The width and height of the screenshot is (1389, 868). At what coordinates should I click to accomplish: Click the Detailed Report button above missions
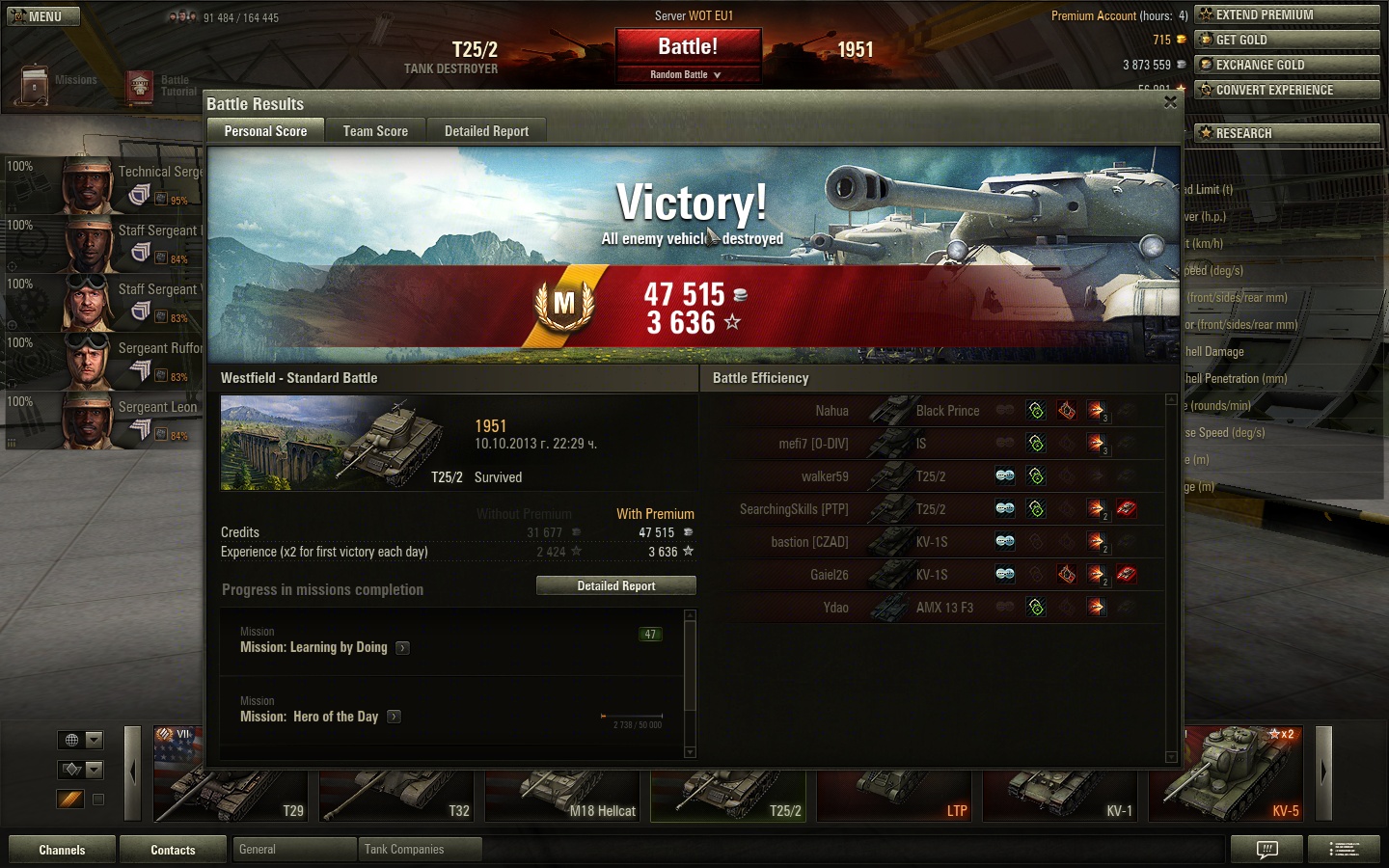tap(616, 585)
